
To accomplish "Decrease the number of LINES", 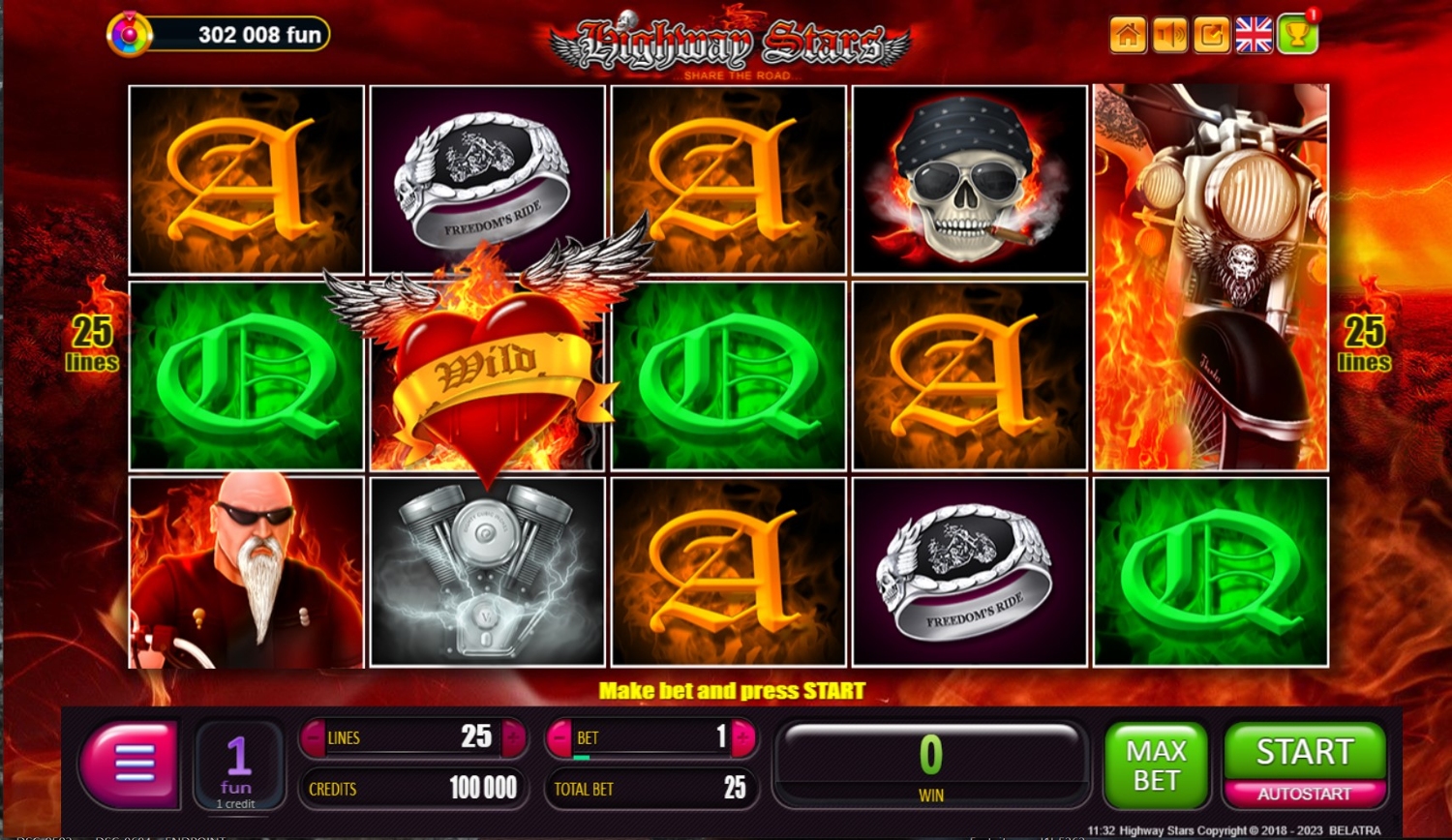I will pos(314,738).
